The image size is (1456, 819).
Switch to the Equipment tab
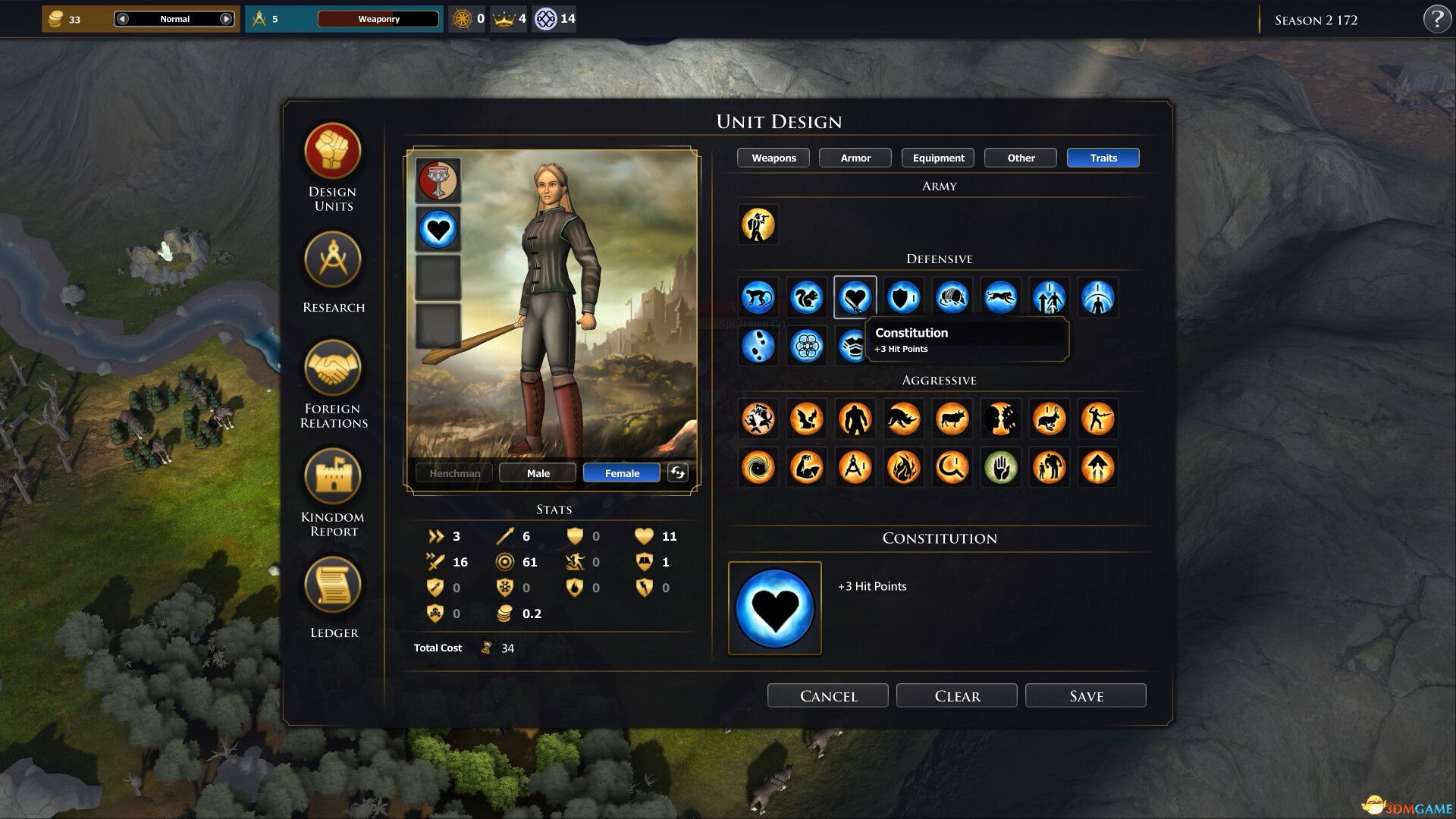point(937,158)
